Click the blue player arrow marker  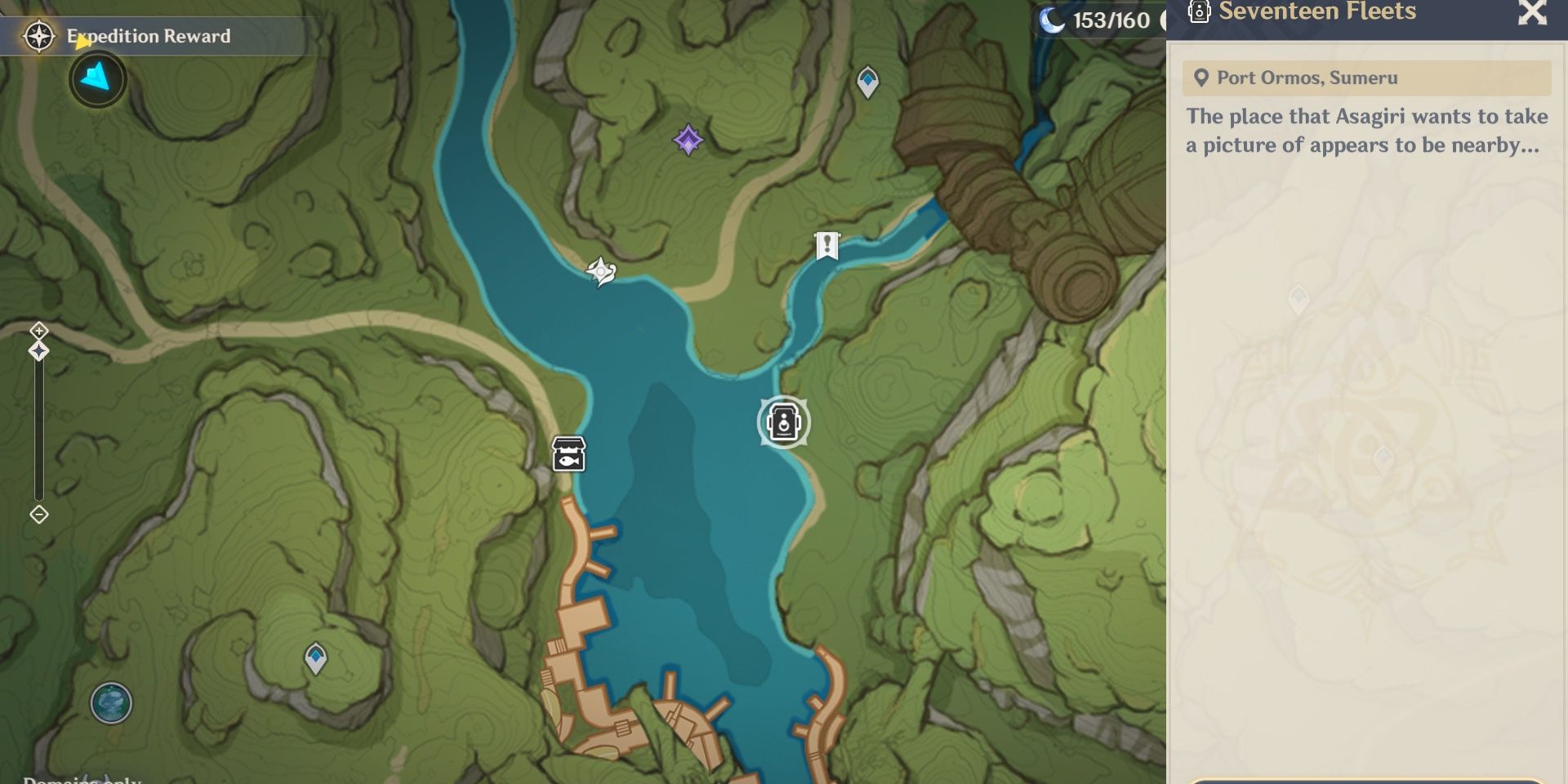click(97, 78)
